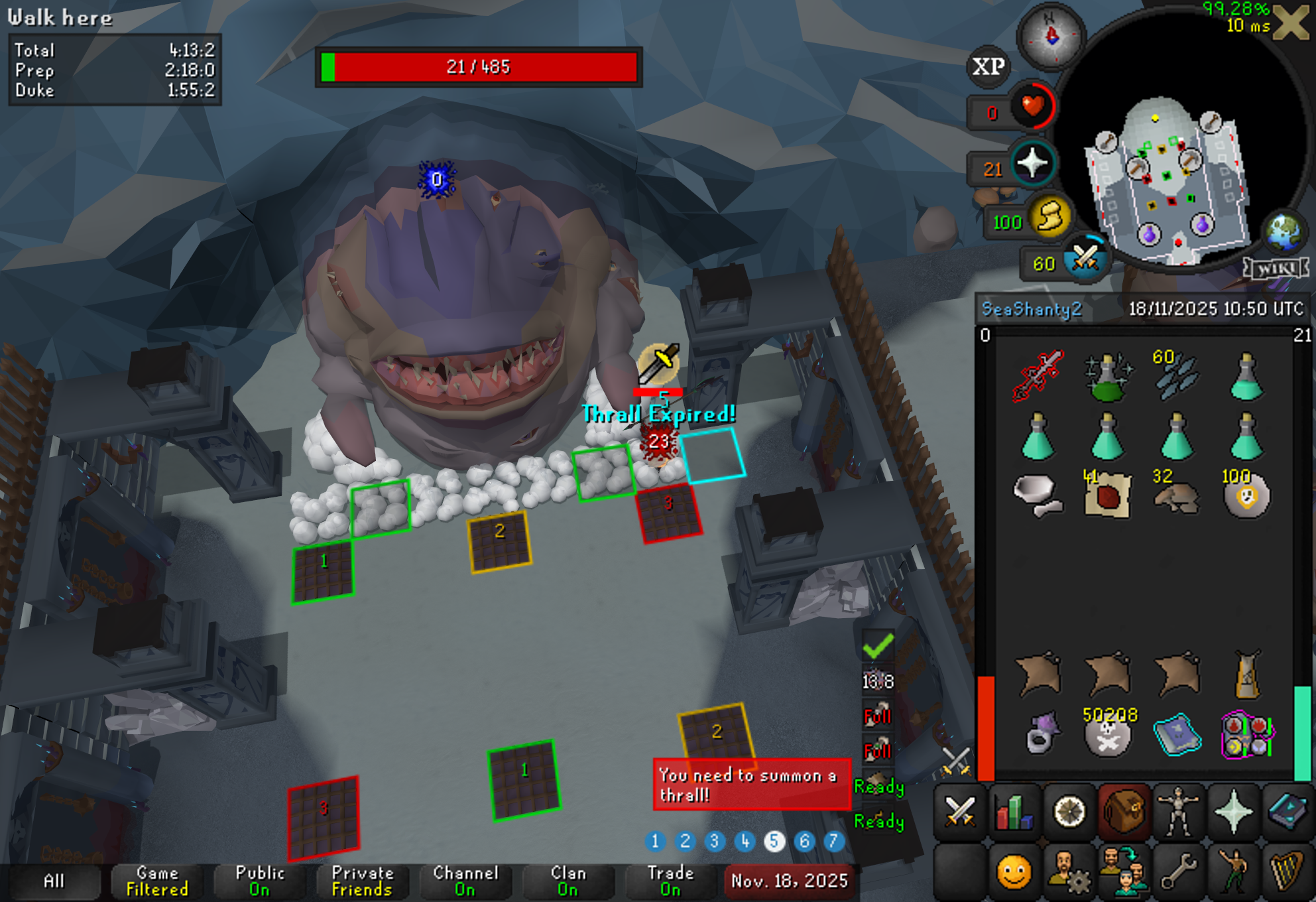
Task: Open the Worn Equipment tab
Action: point(1178,812)
